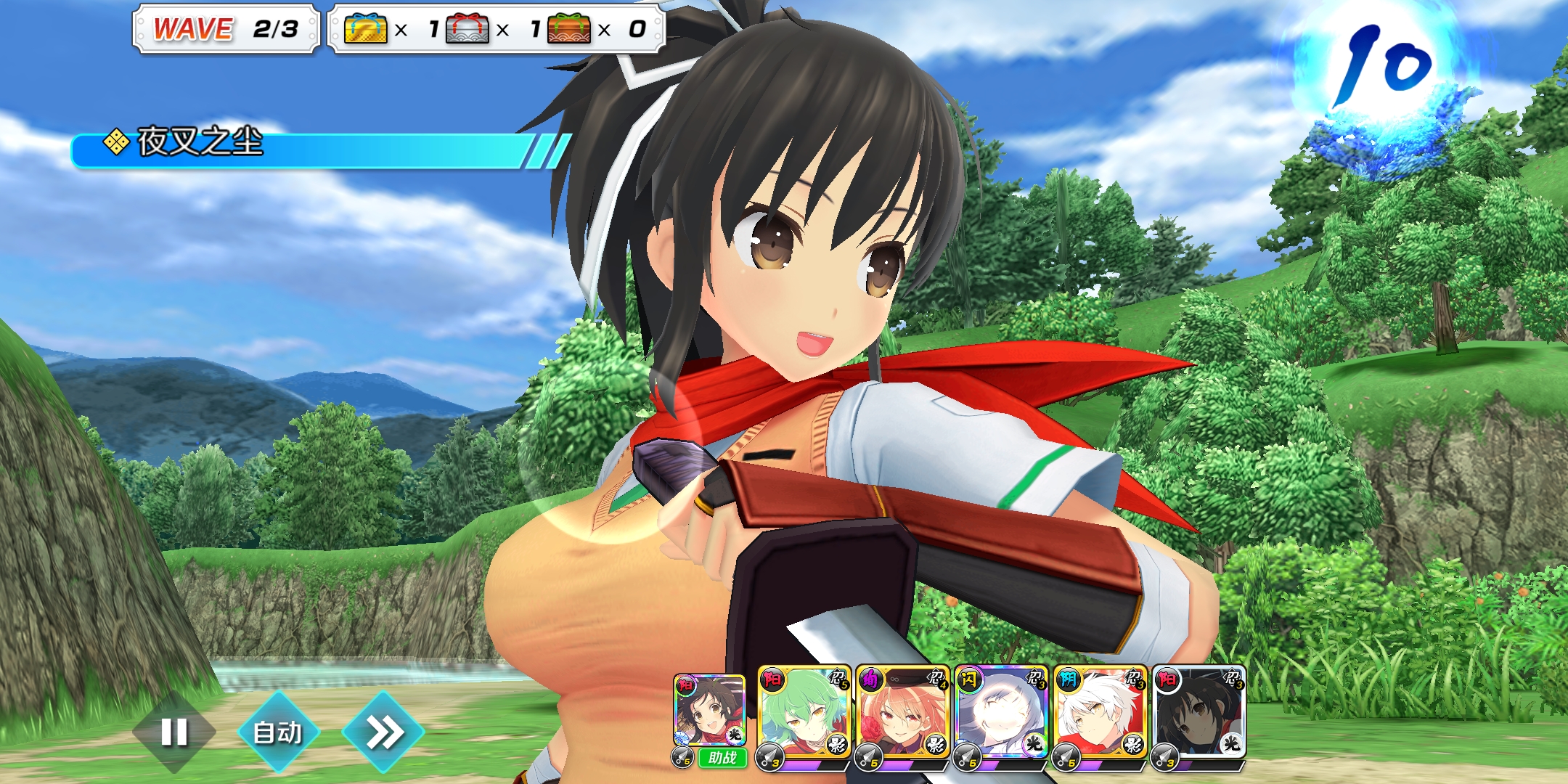
Task: Toggle the 自动 auto-battle button
Action: tap(278, 732)
